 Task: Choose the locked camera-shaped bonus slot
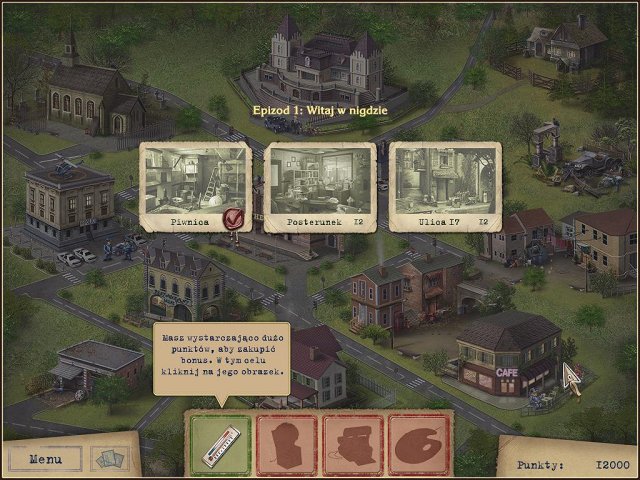(352, 442)
